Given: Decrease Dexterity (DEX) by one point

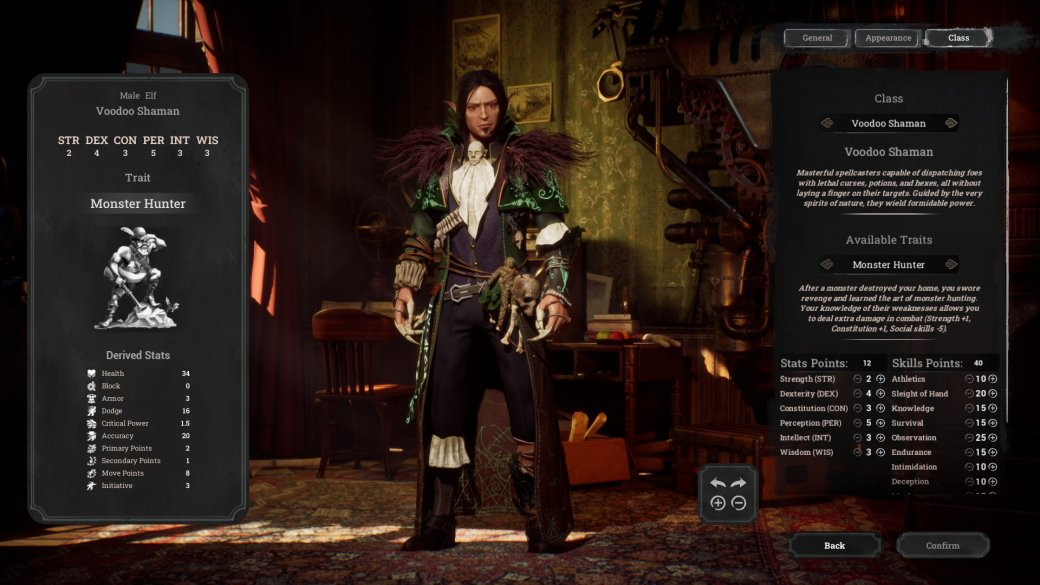Looking at the screenshot, I should (x=858, y=394).
